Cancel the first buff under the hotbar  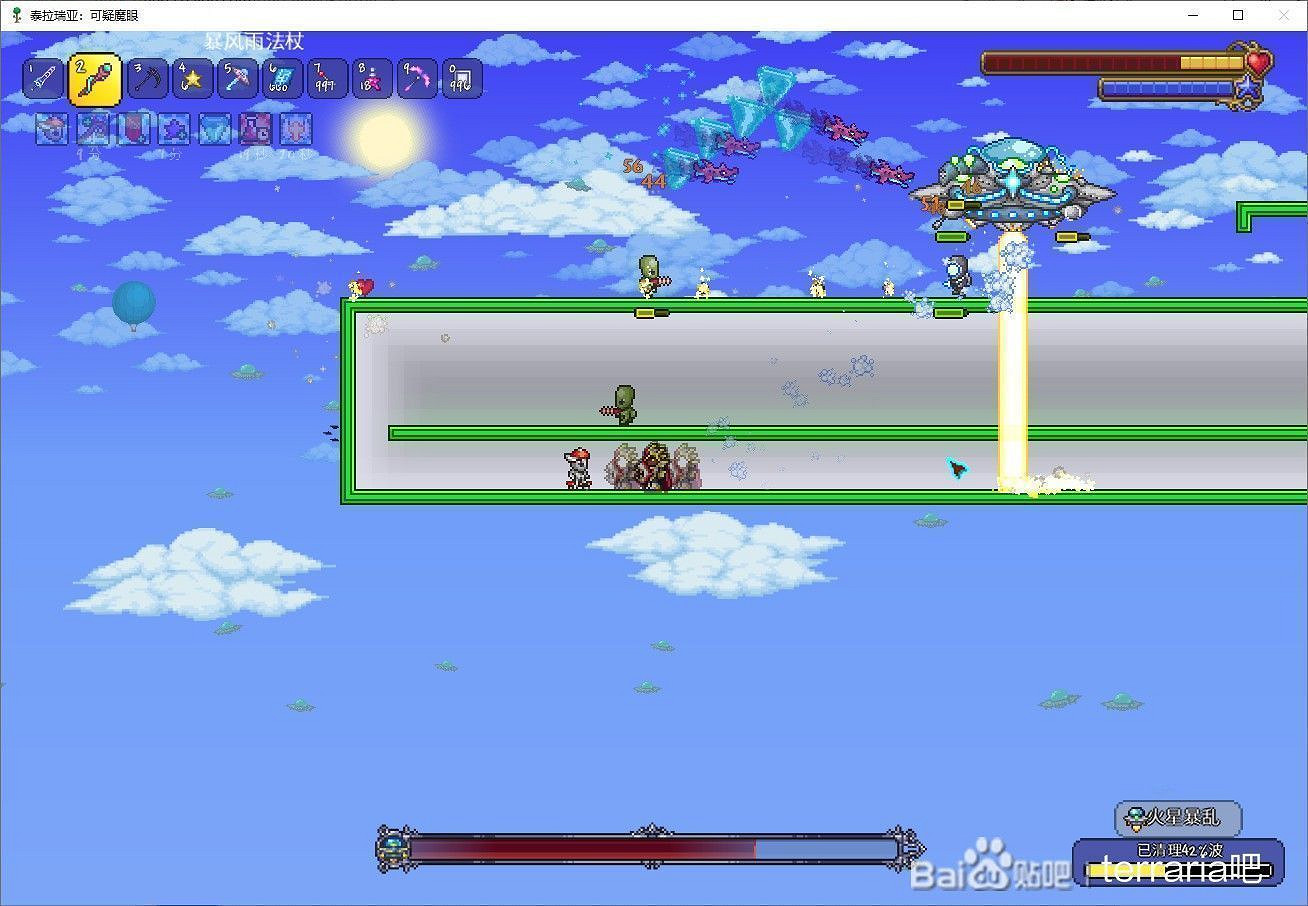click(51, 129)
